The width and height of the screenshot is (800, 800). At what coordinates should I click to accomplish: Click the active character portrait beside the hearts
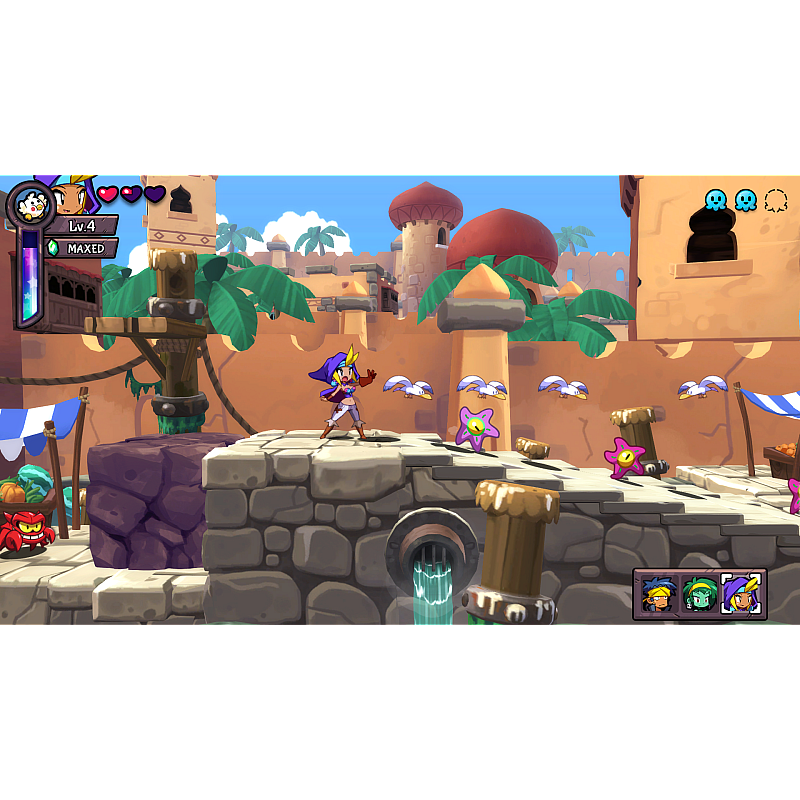tap(73, 197)
